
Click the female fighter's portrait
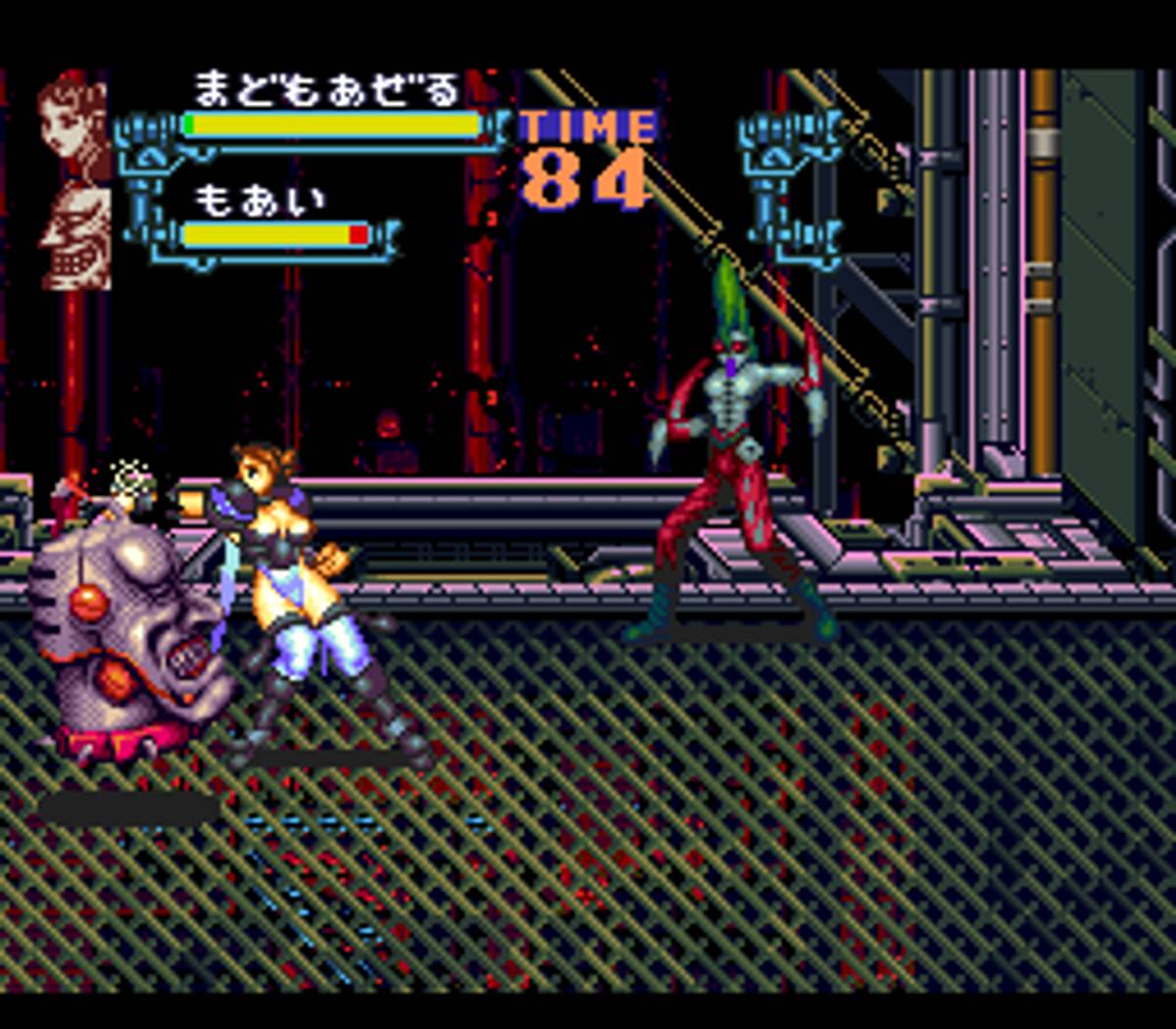(75, 124)
